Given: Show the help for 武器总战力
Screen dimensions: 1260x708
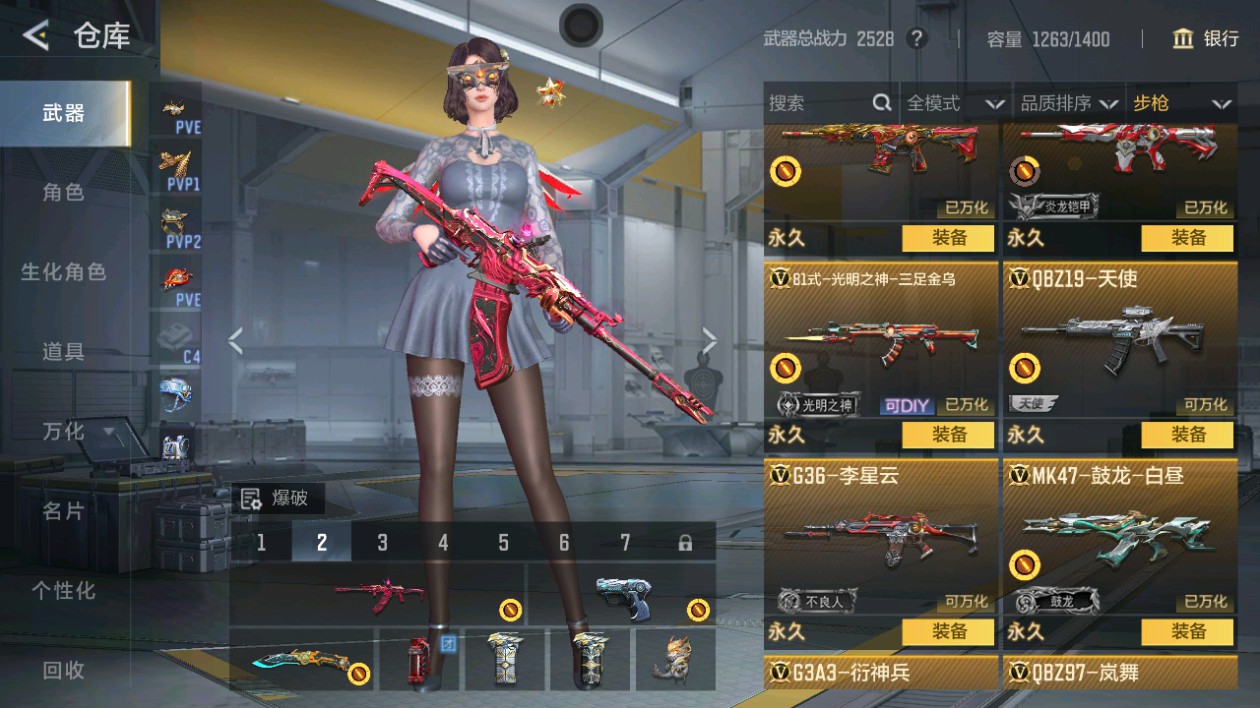Looking at the screenshot, I should pos(916,39).
